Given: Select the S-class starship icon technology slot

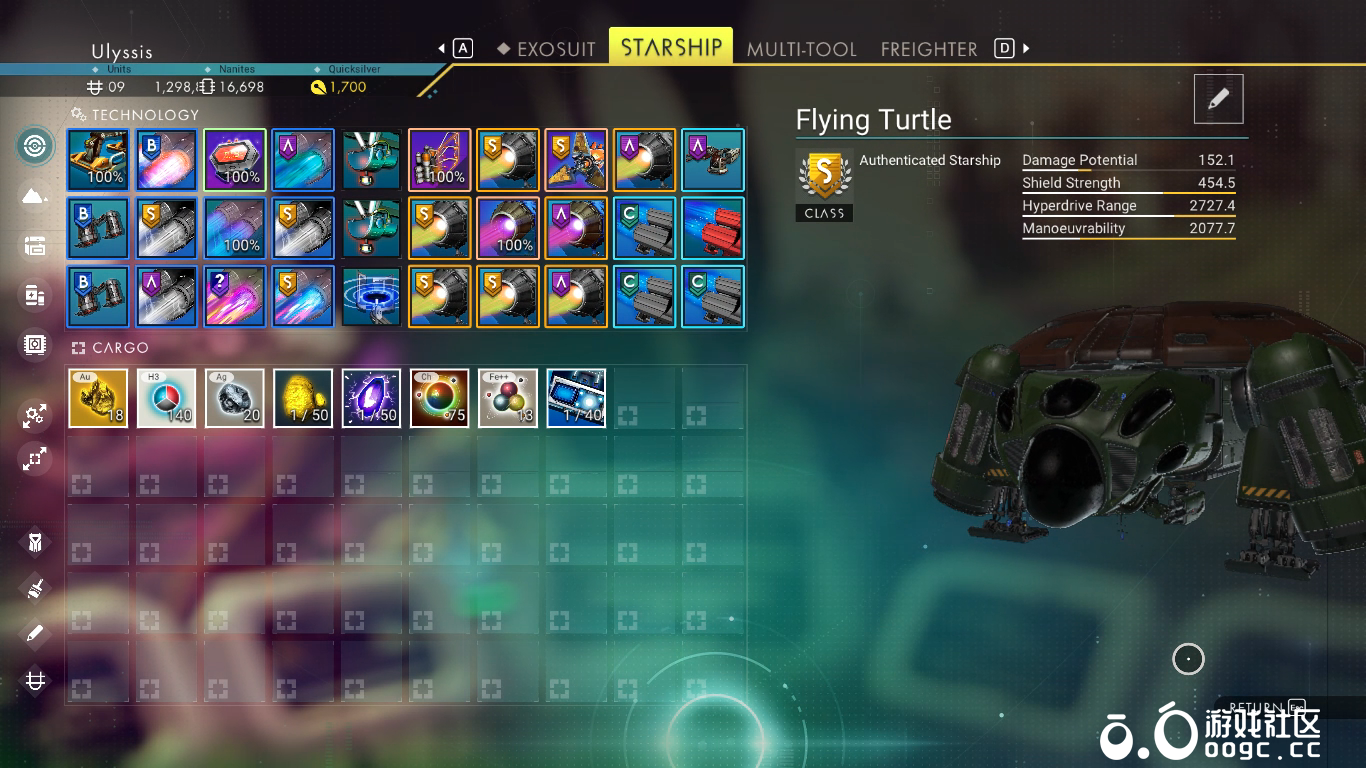Looking at the screenshot, I should coord(576,160).
